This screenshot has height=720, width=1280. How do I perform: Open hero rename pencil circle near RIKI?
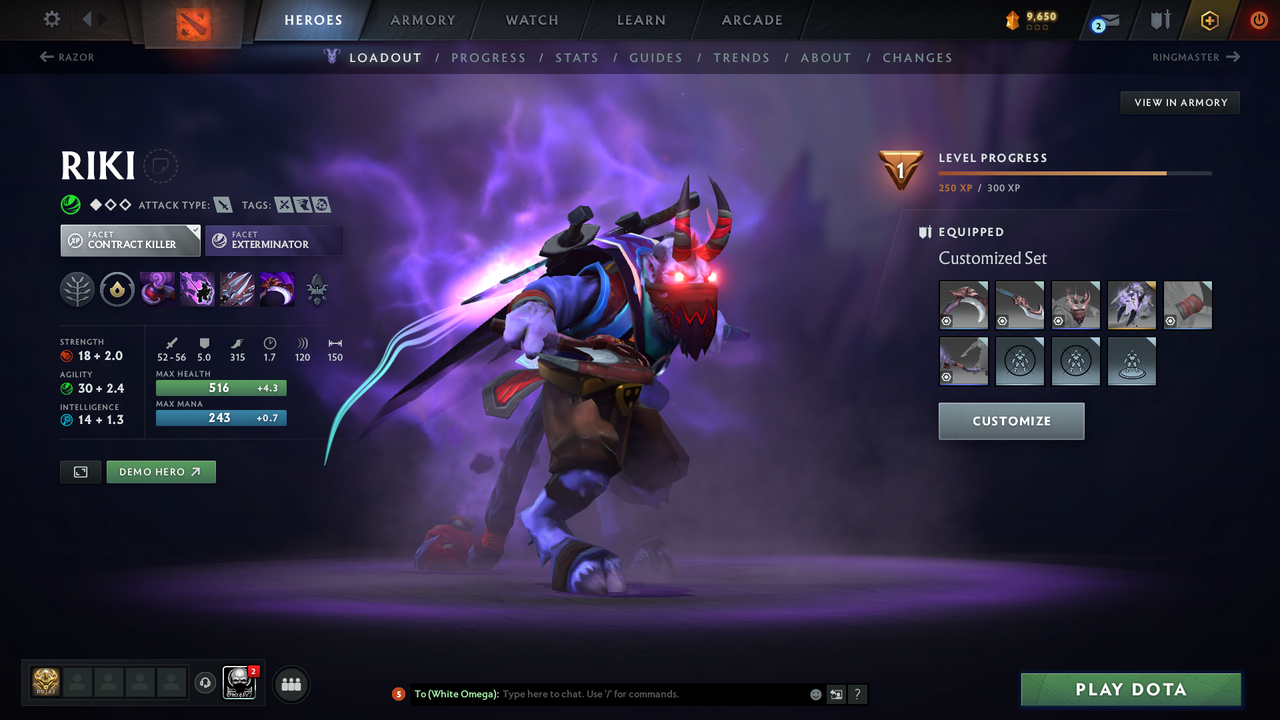pyautogui.click(x=161, y=166)
